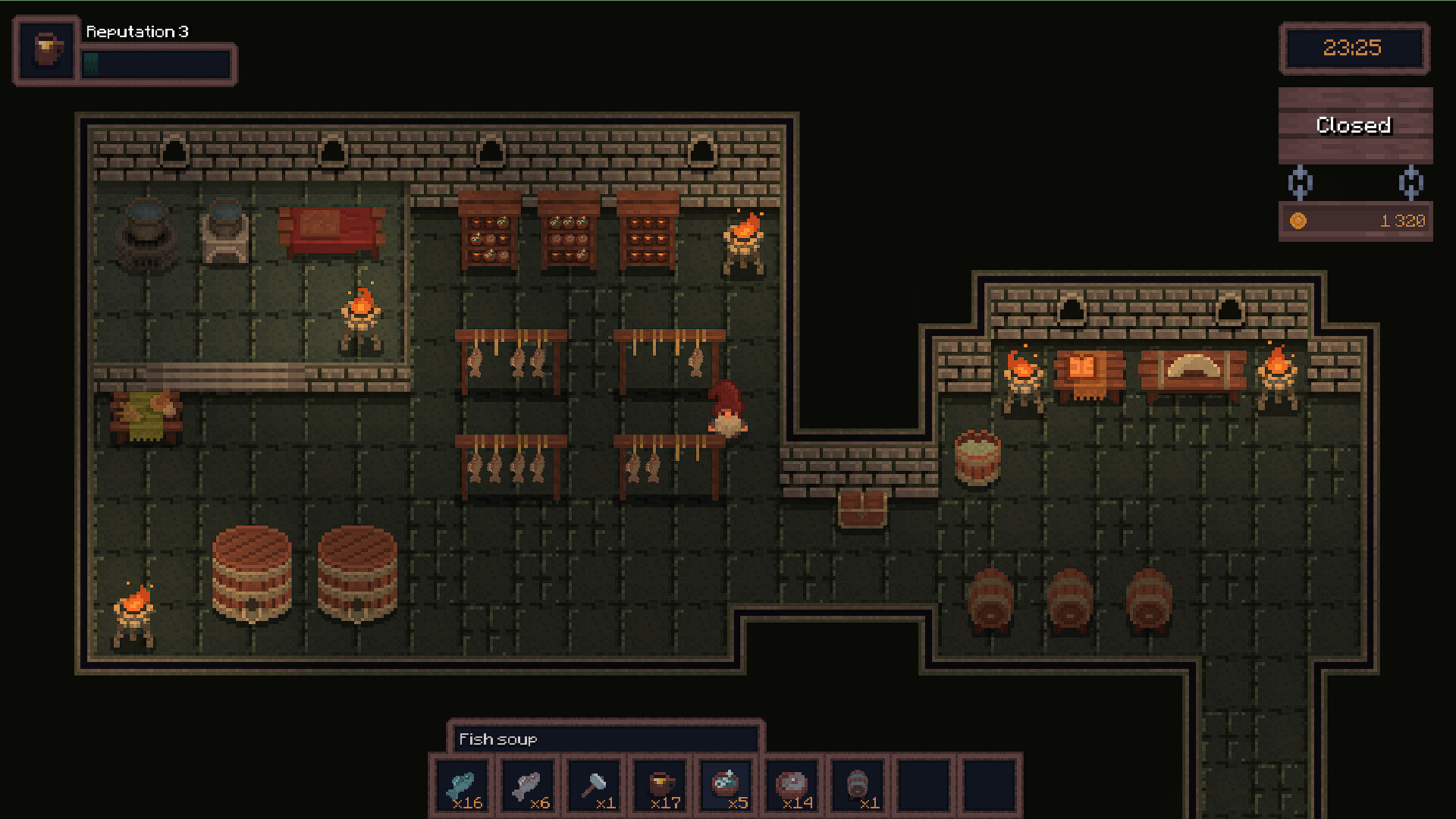The image size is (1456, 819).
Task: Select the fish soup bowl slot
Action: click(x=726, y=787)
